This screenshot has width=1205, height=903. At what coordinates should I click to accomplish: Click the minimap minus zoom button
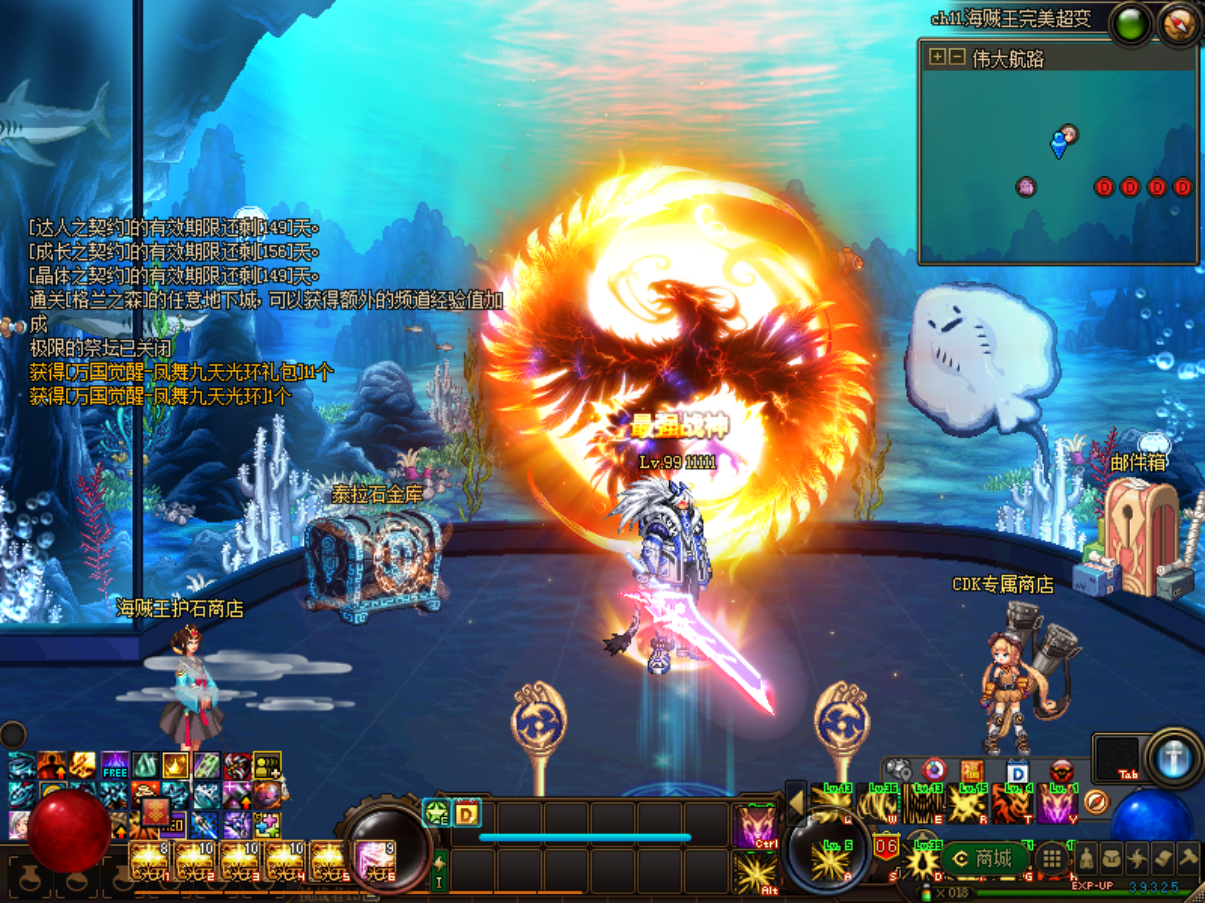tap(956, 57)
